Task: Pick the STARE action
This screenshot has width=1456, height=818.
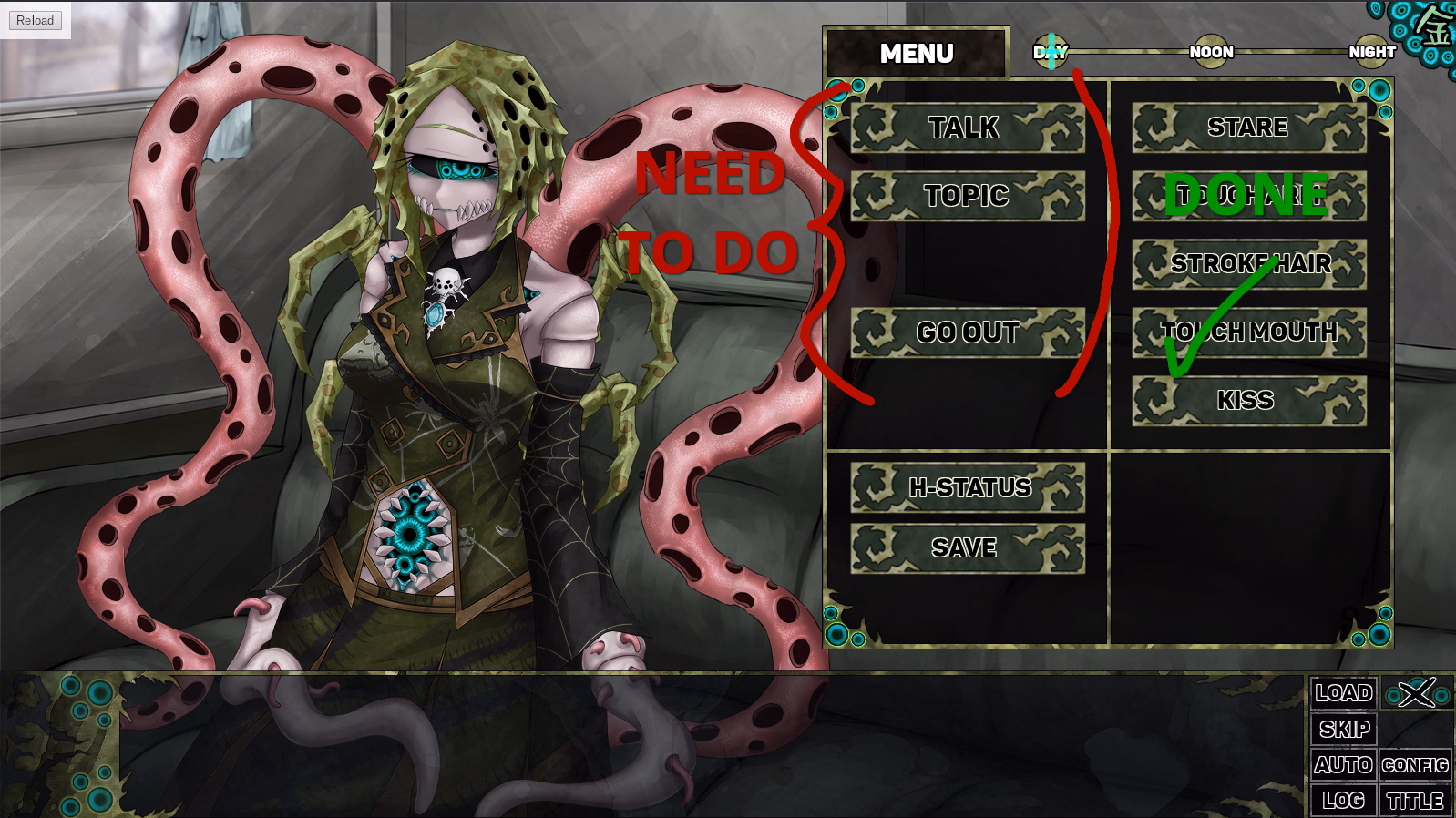Action: click(1248, 128)
